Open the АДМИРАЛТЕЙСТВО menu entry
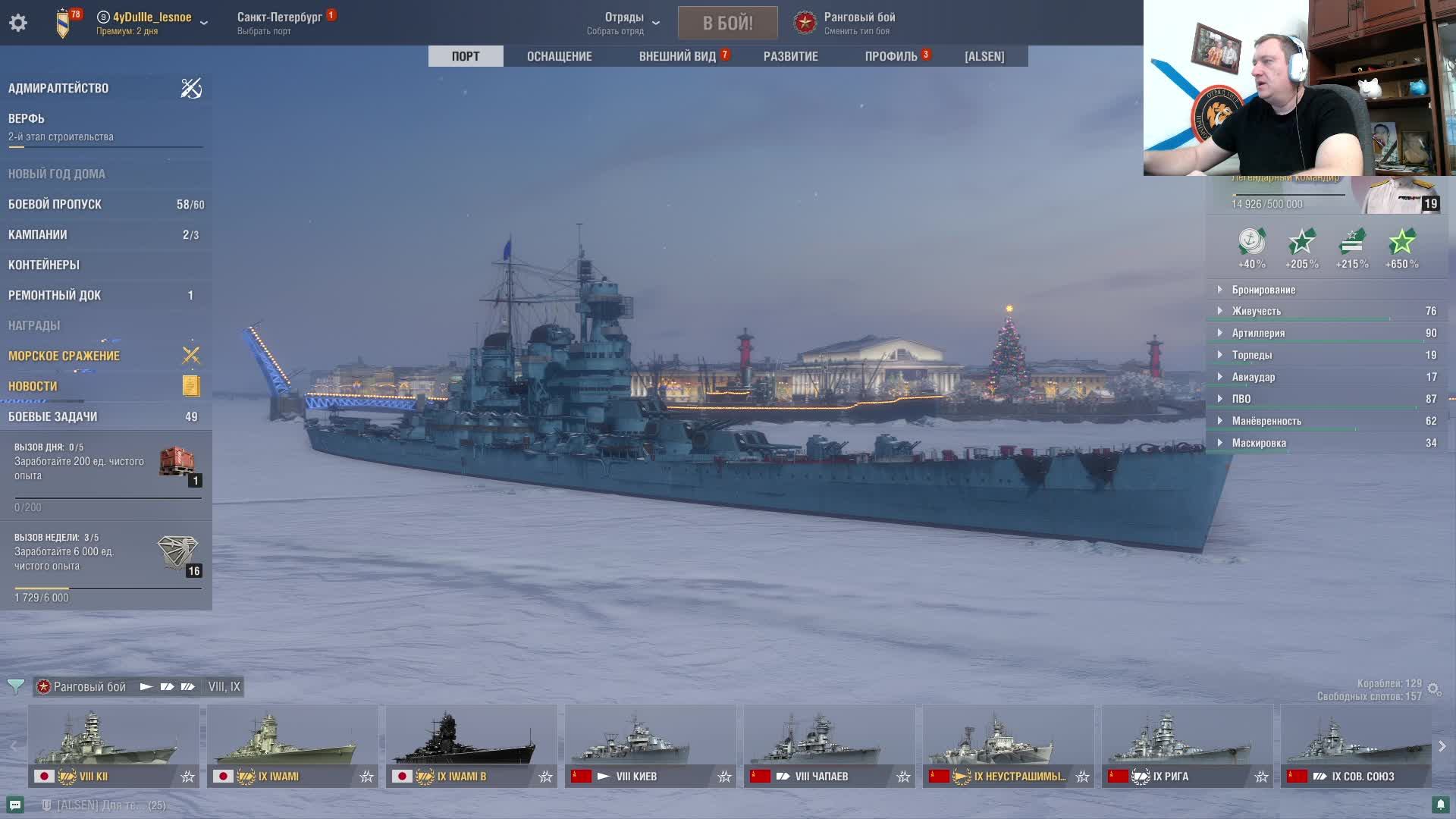Screen dimensions: 1456x819 click(58, 88)
